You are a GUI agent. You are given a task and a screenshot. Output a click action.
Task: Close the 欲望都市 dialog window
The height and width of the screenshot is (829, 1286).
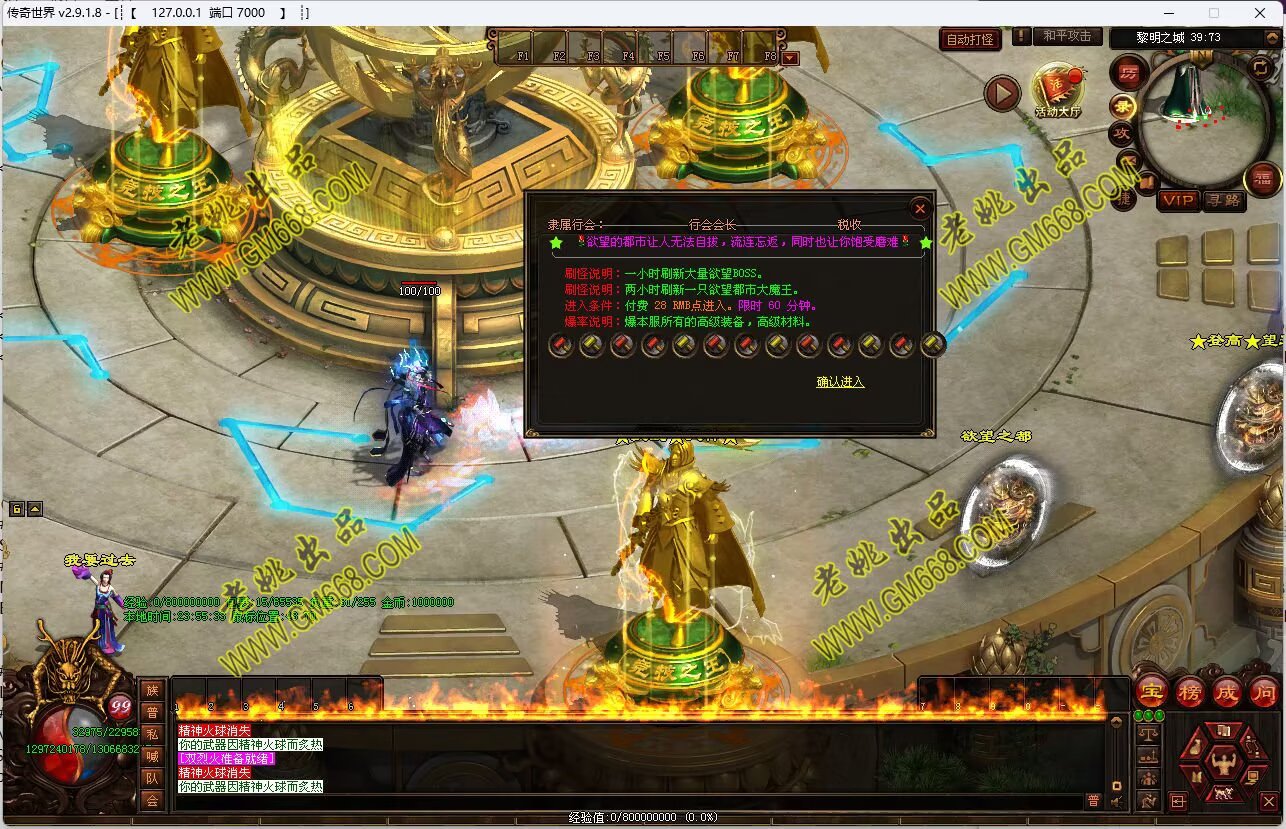coord(920,208)
